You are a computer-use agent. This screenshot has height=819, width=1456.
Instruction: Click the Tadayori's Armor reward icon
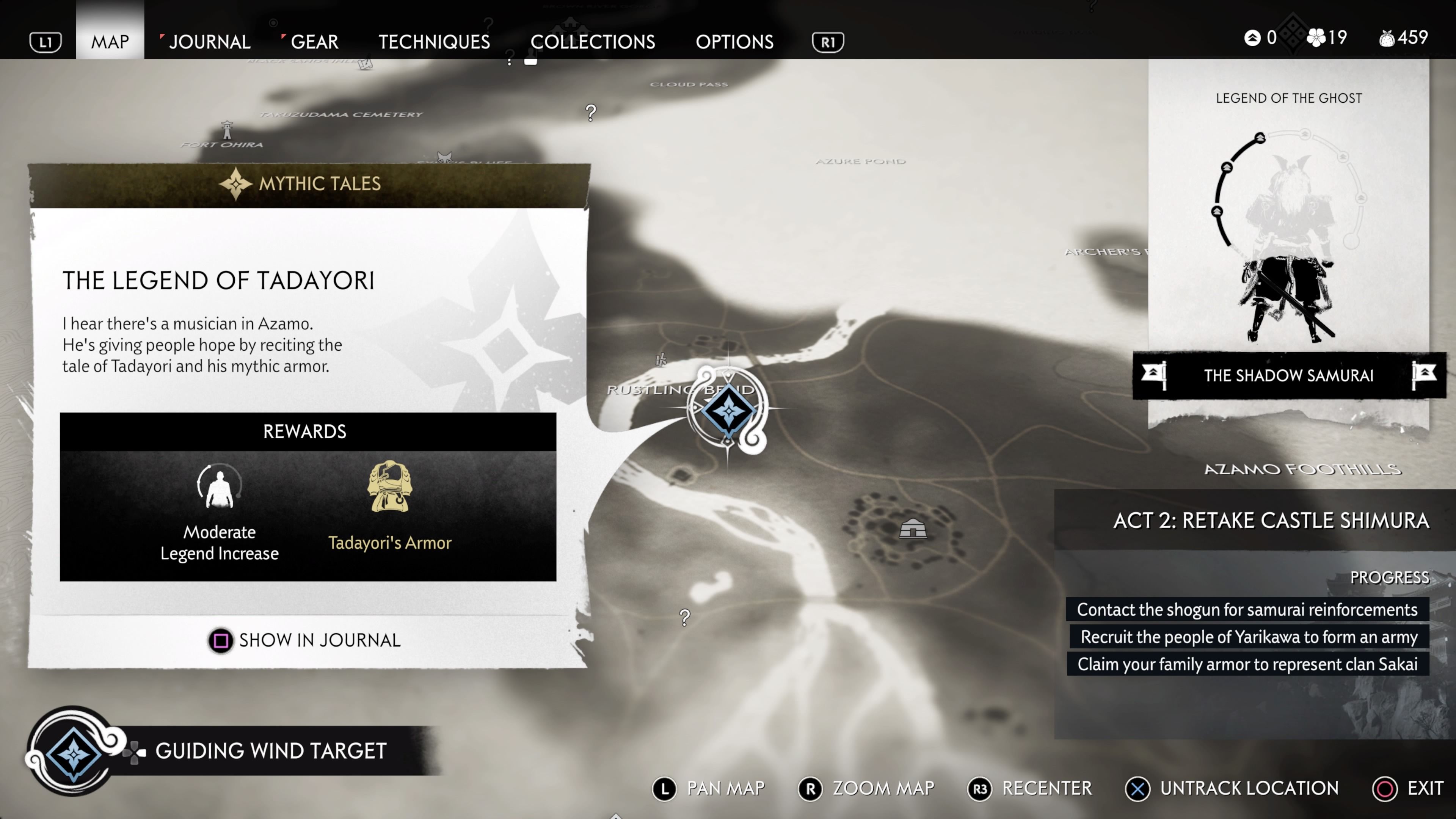click(391, 487)
